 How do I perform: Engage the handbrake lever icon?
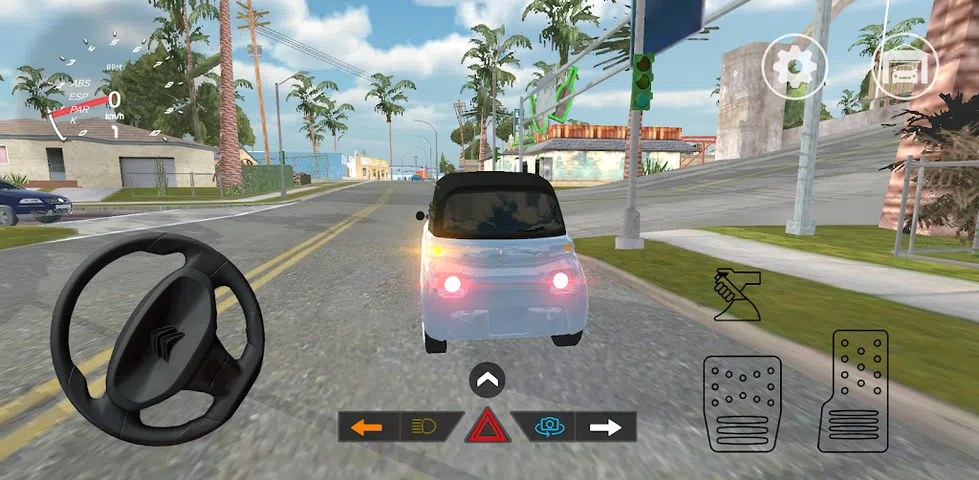pos(736,296)
